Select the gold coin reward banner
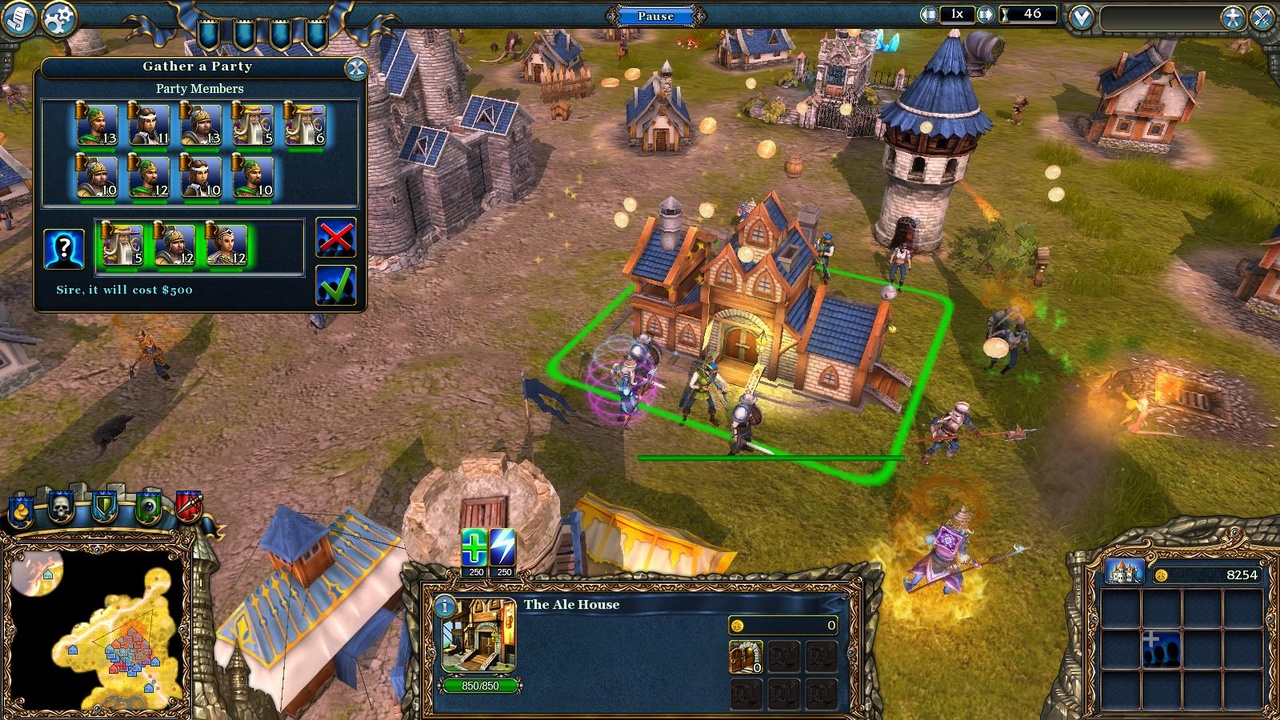1280x720 pixels. [x=21, y=510]
